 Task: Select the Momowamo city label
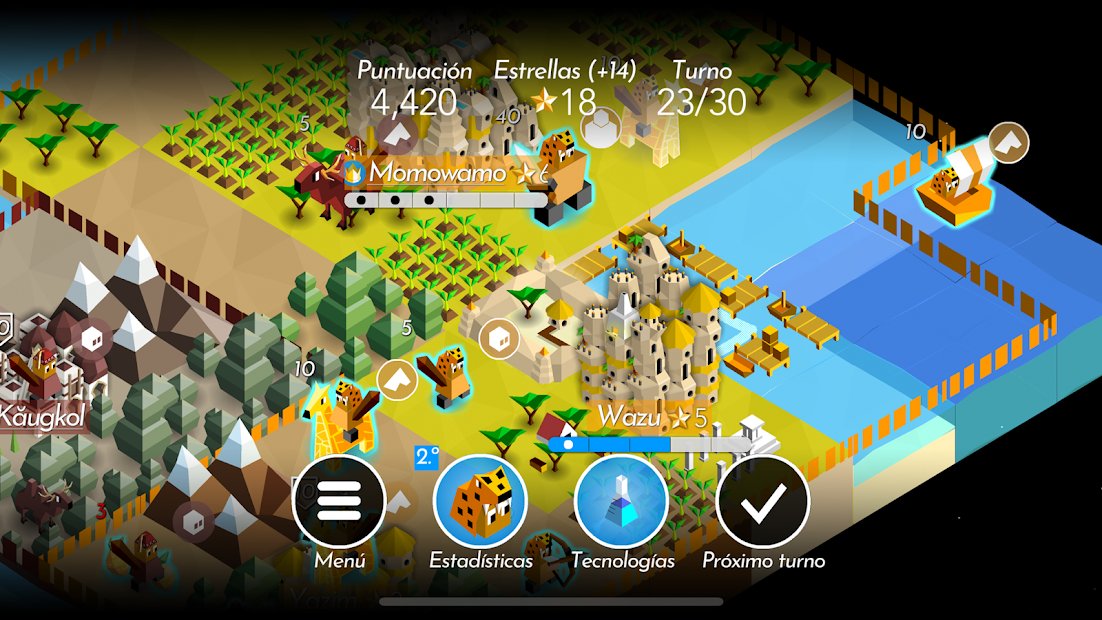click(437, 173)
